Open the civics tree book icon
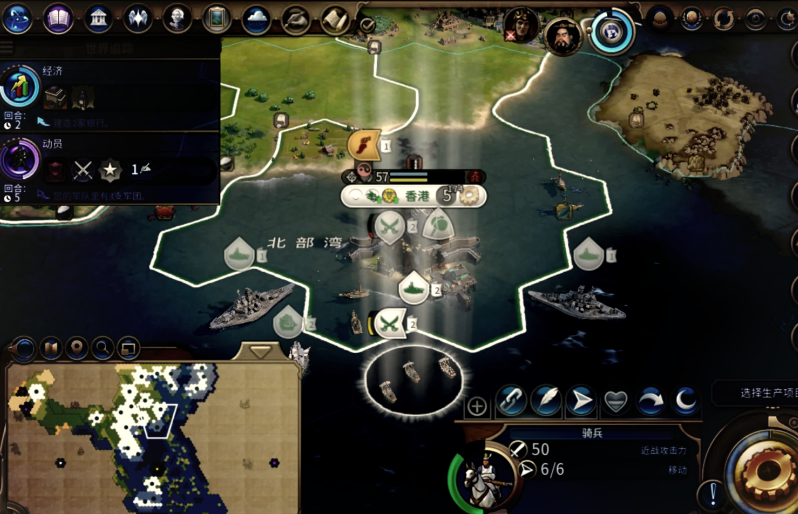This screenshot has height=514, width=798. [59, 18]
